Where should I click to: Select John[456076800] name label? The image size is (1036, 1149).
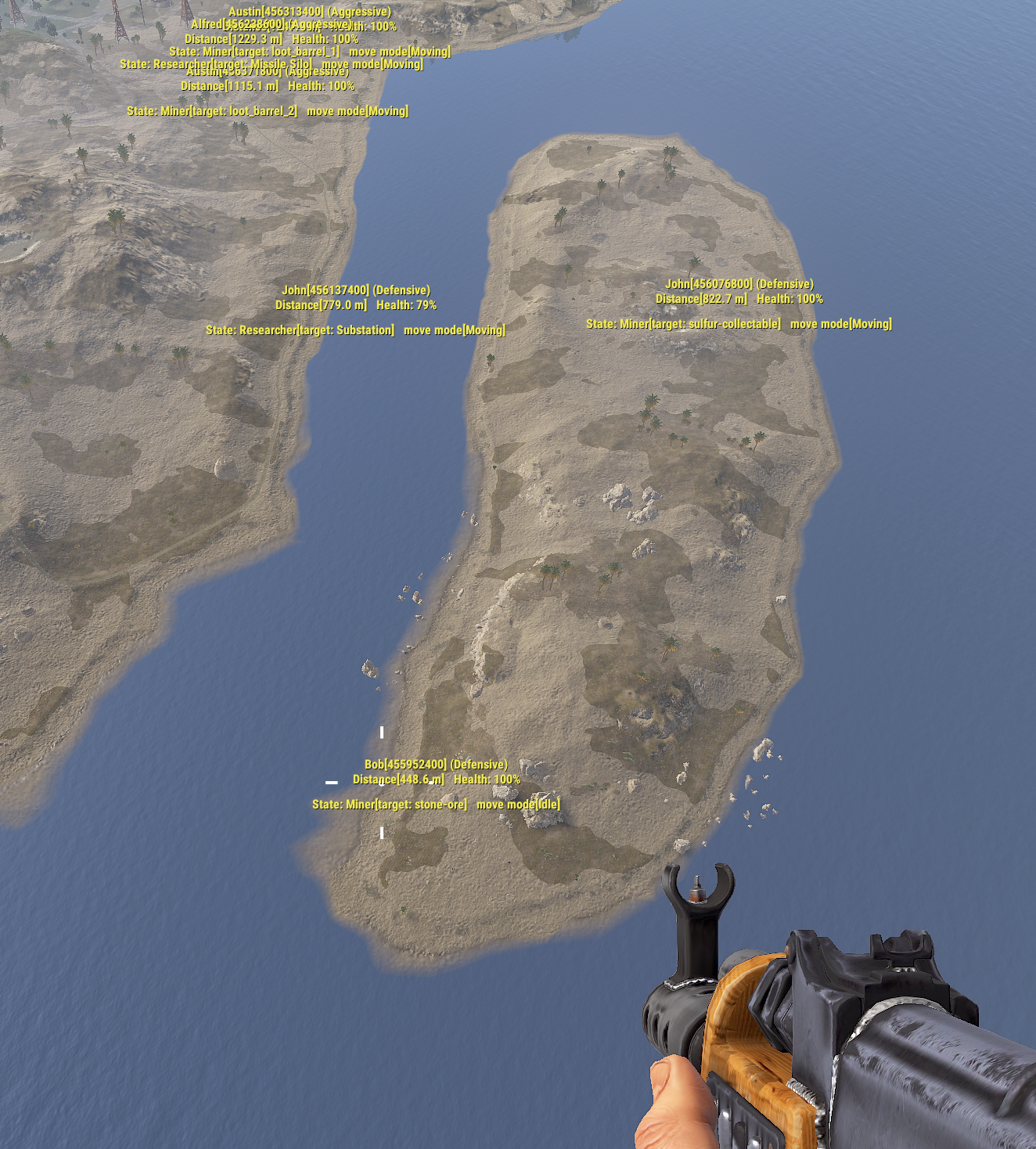pos(740,285)
